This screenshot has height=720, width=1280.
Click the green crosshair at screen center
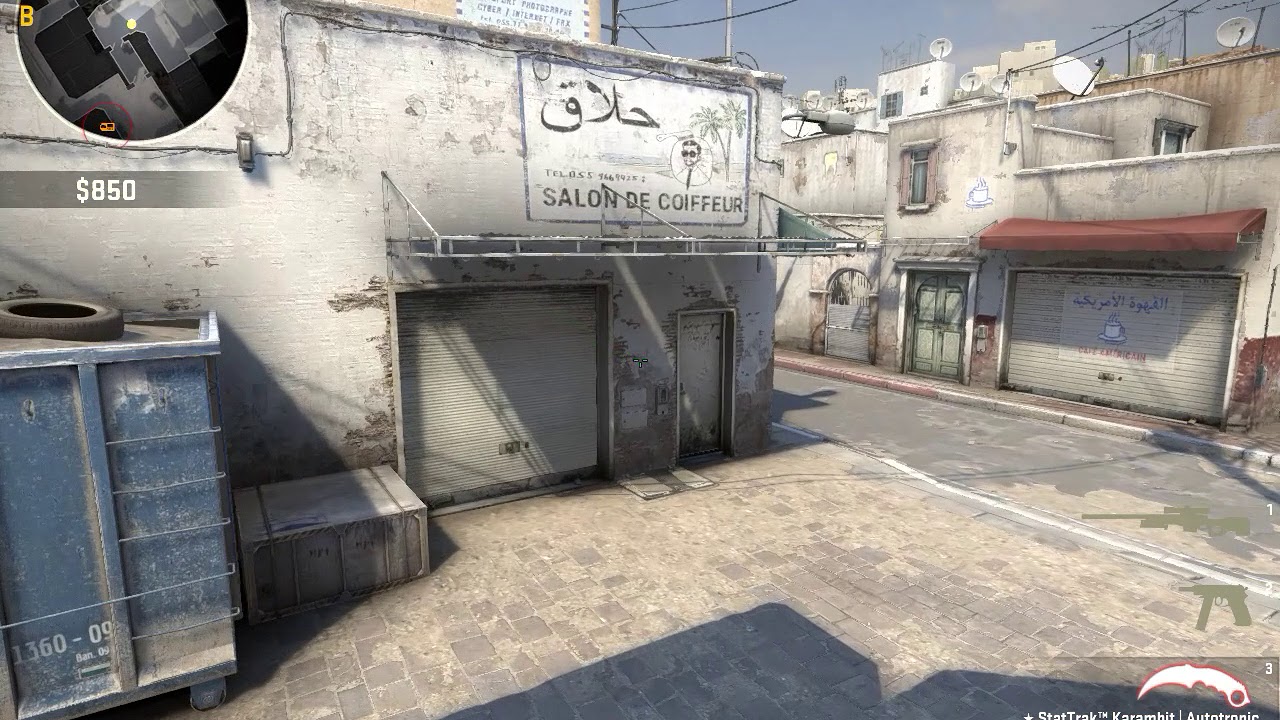tap(640, 360)
